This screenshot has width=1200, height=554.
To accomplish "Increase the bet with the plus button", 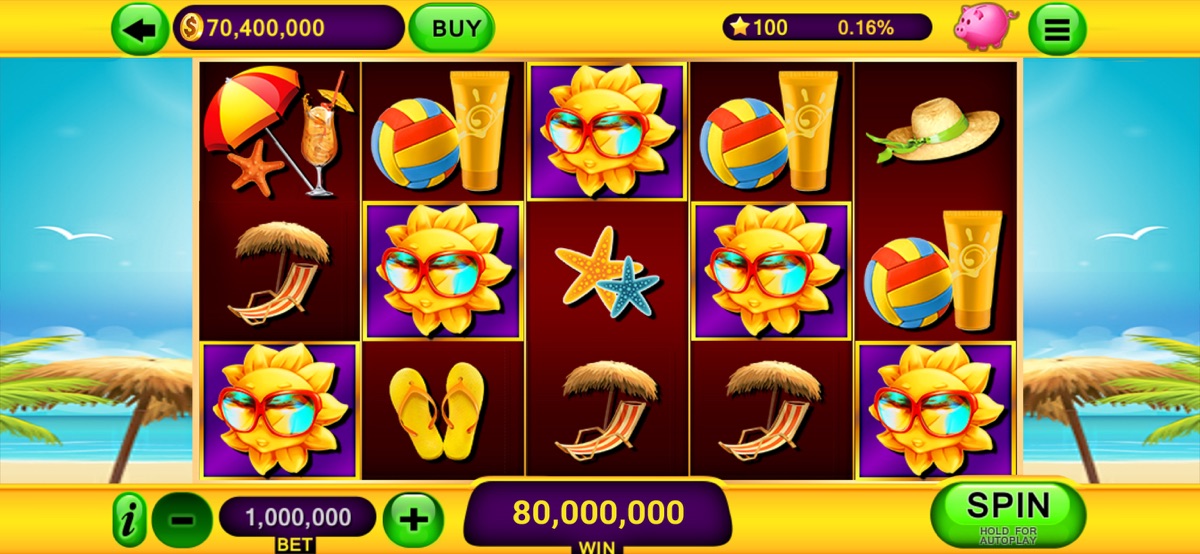I will pyautogui.click(x=413, y=520).
